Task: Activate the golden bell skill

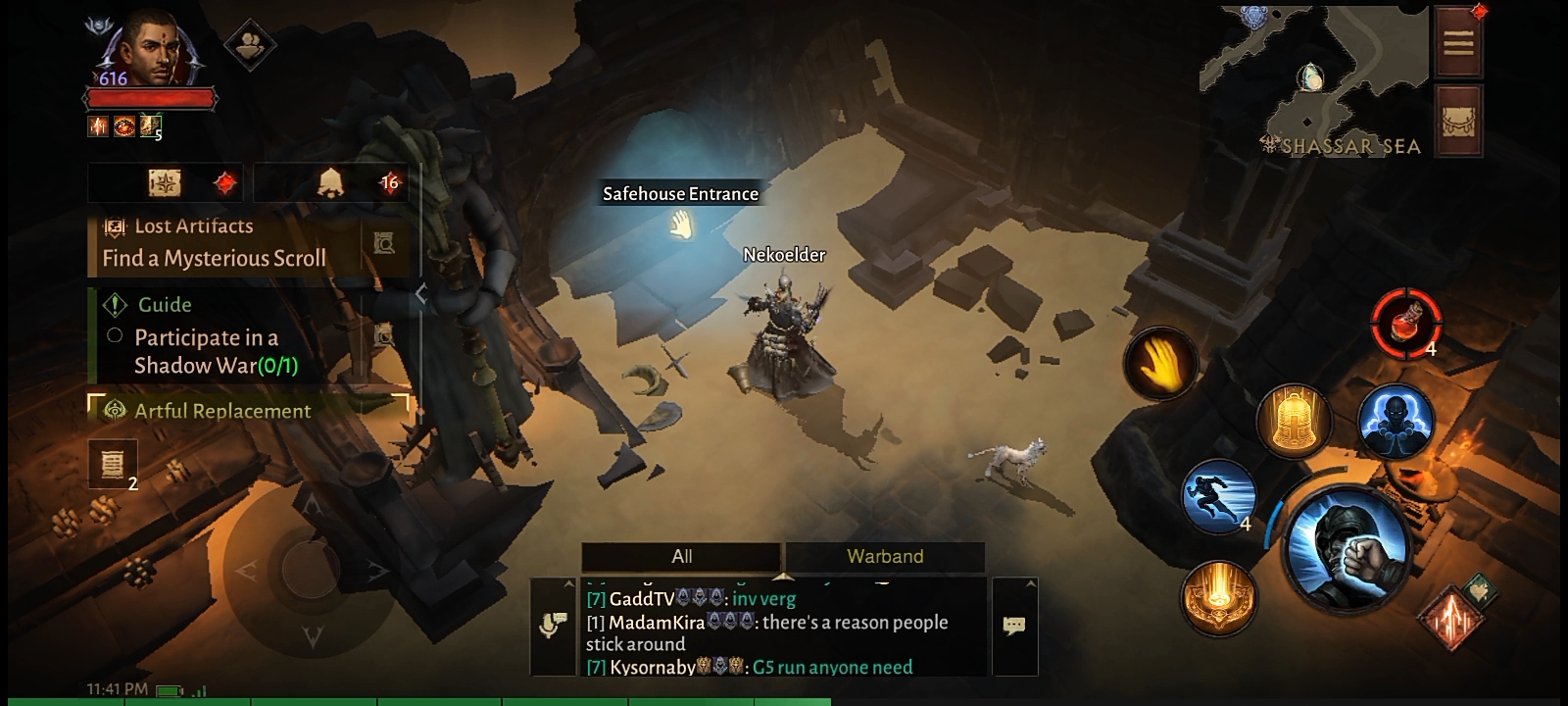Action: pyautogui.click(x=1292, y=421)
